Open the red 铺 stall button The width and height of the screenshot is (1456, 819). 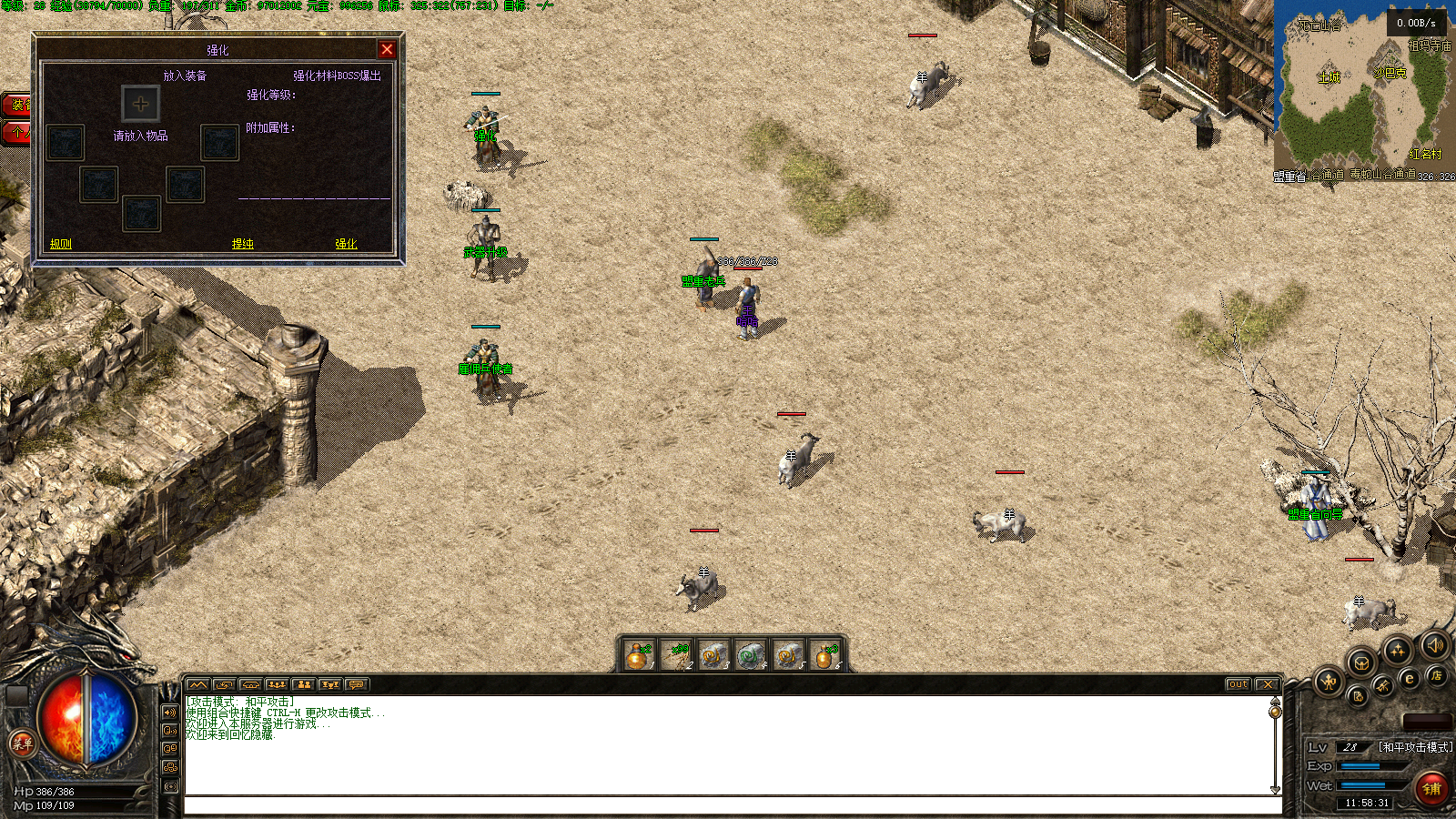pos(1431,788)
